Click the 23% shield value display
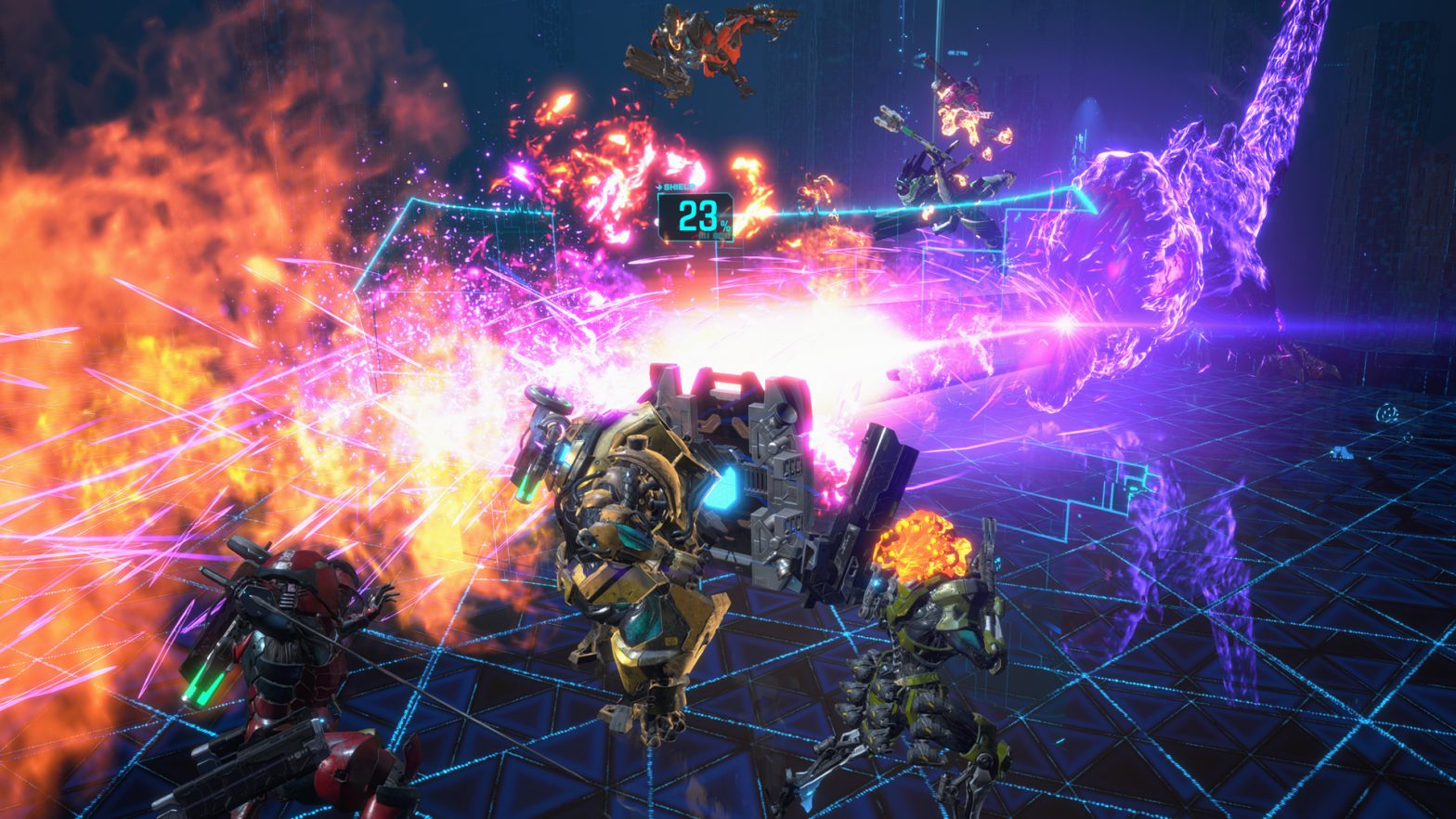Image resolution: width=1456 pixels, height=819 pixels. point(696,218)
